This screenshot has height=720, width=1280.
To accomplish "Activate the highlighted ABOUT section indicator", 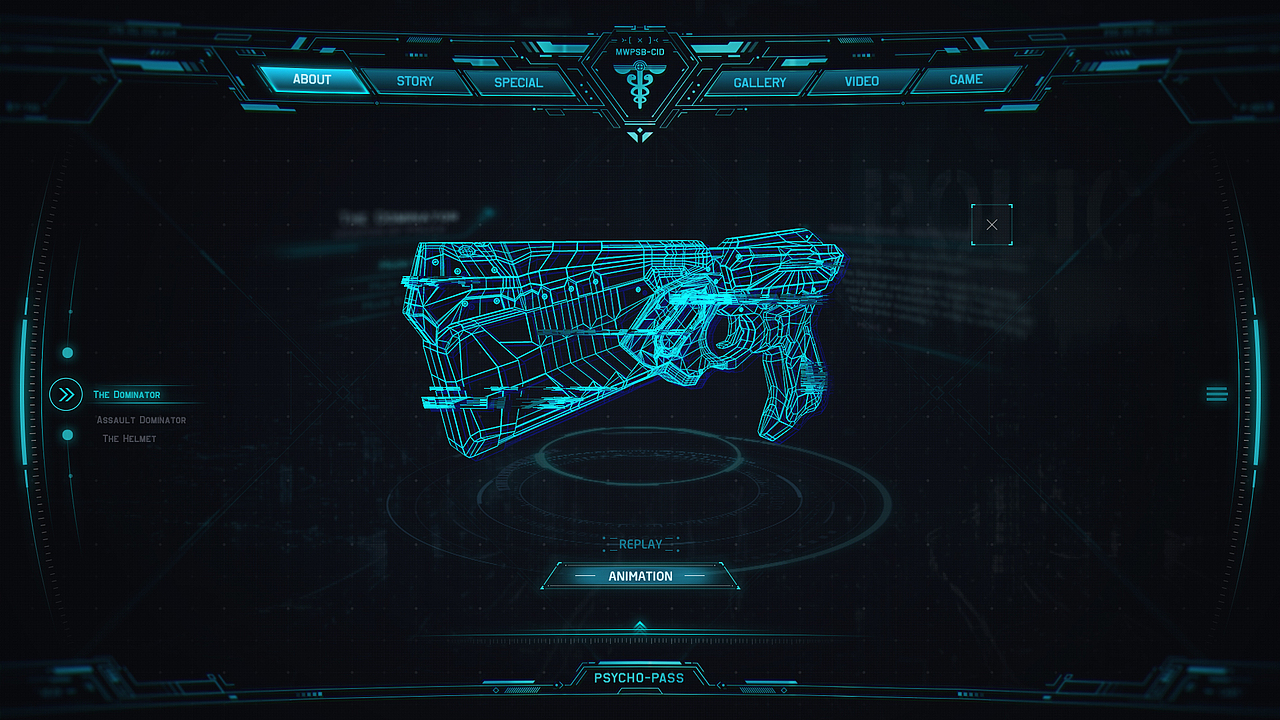I will 312,79.
